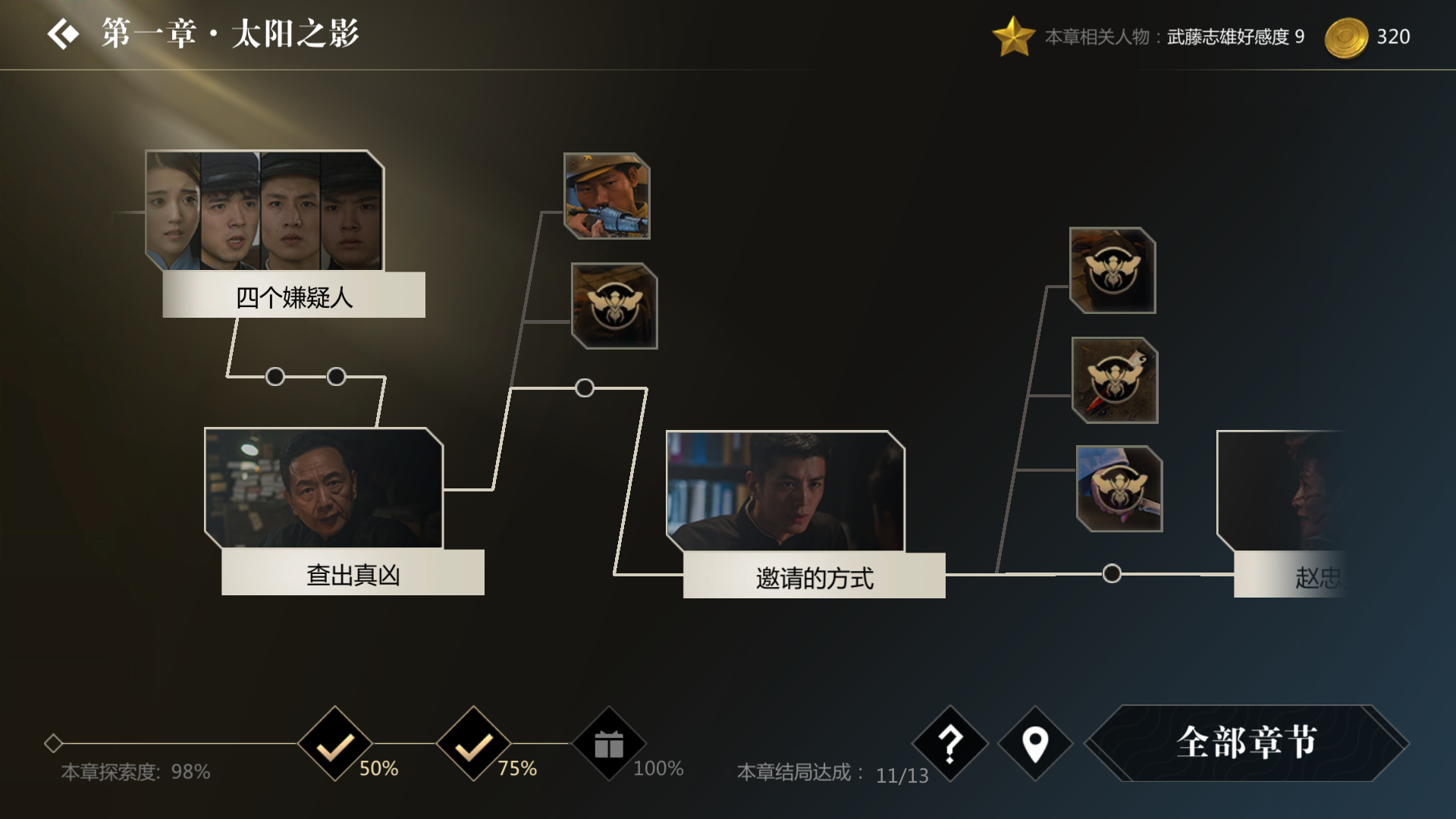Open the sniper rifle achievement icon
This screenshot has height=819, width=1456.
pos(606,196)
